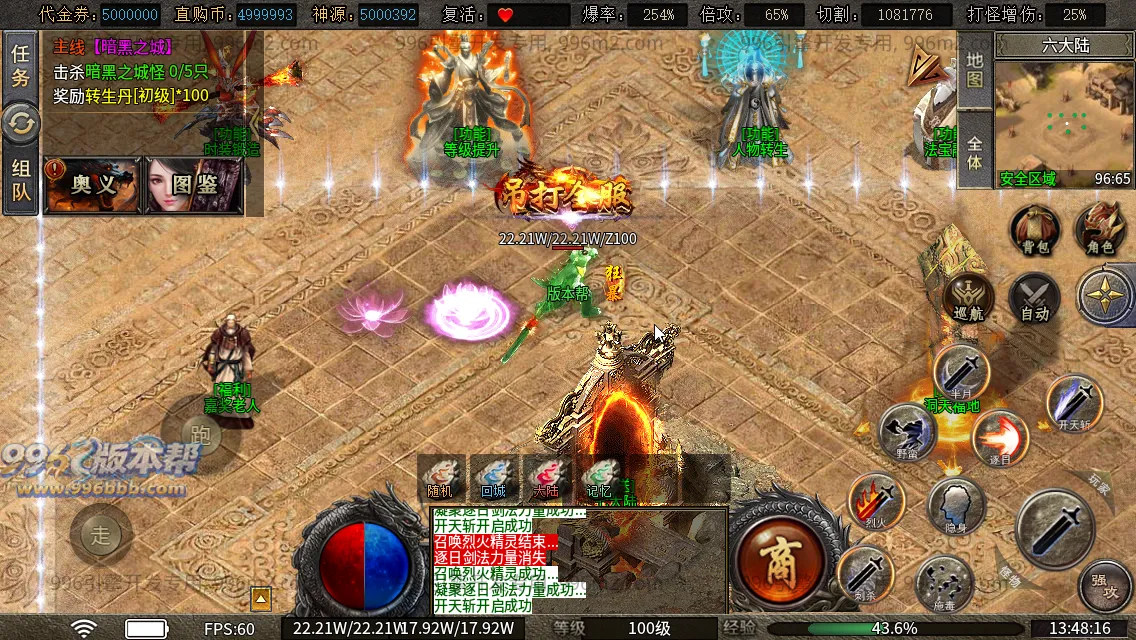This screenshot has height=640, width=1136.
Task: Open the 角色 character sheet
Action: tap(1100, 230)
